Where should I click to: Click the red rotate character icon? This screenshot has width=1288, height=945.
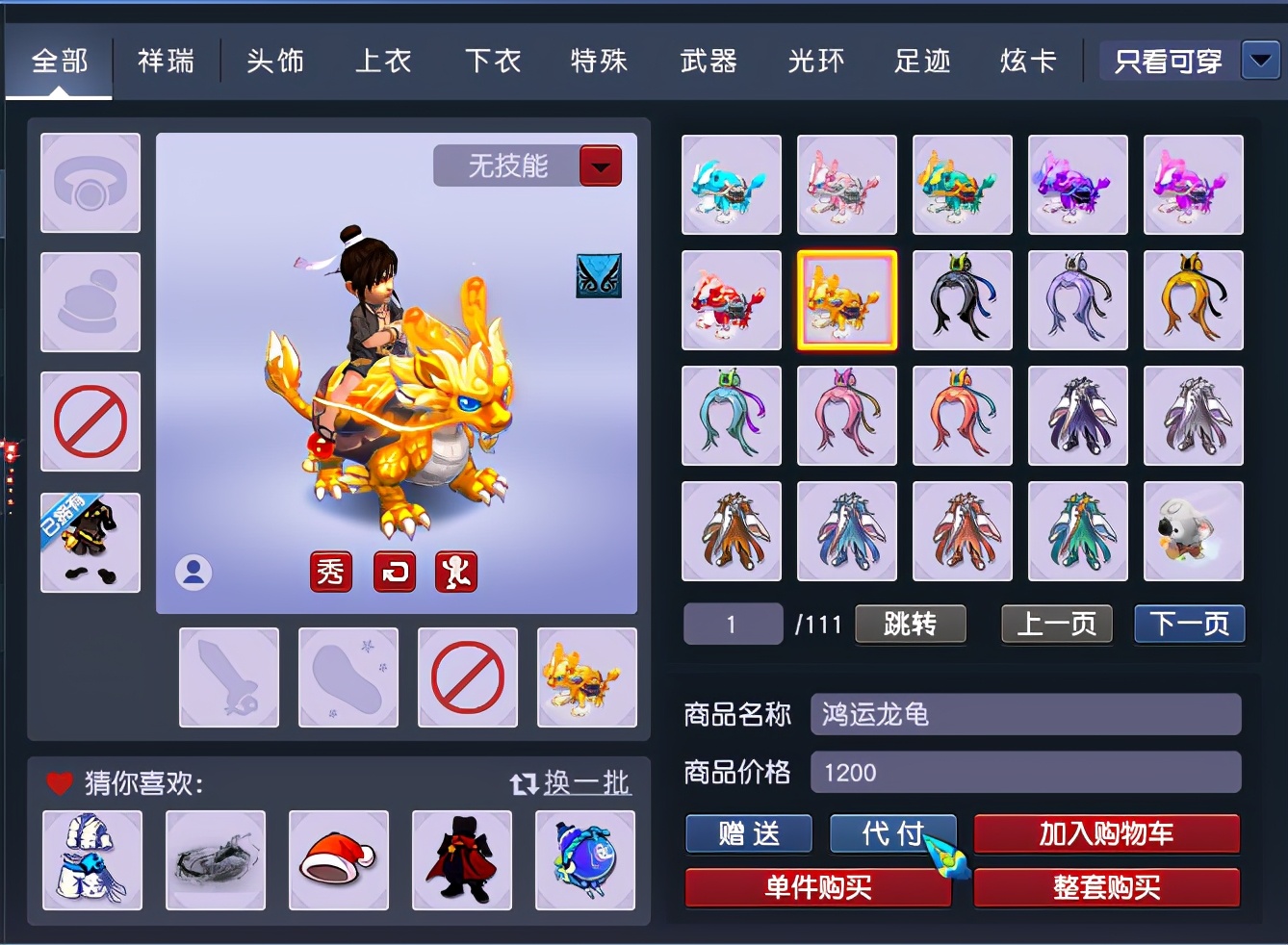(x=394, y=571)
